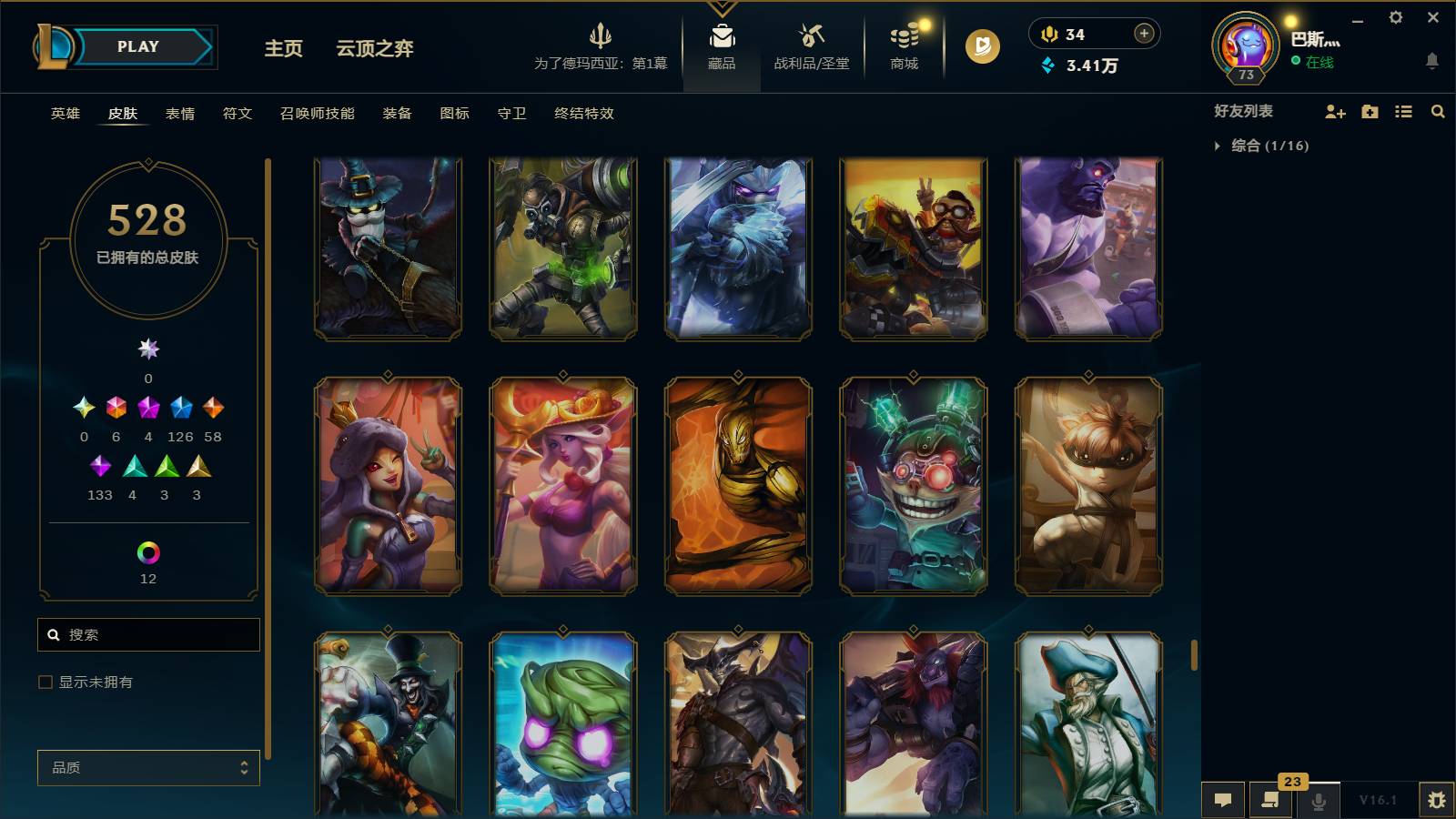
Task: Enable the 显示未拥有 checkbox
Action: click(x=43, y=682)
